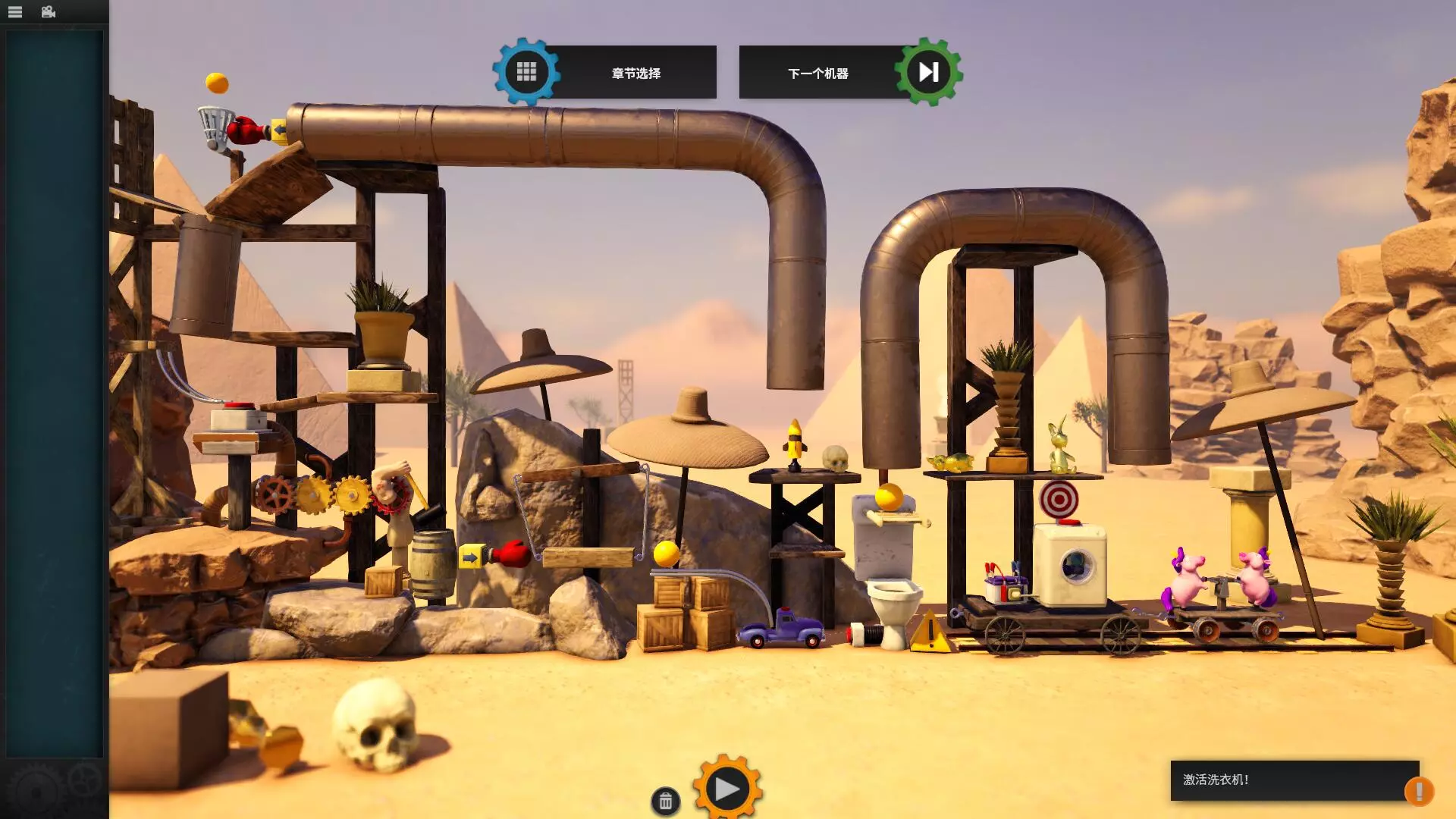Screen dimensions: 1456x819
Task: Show the orange exclamation hint icon
Action: (1418, 791)
